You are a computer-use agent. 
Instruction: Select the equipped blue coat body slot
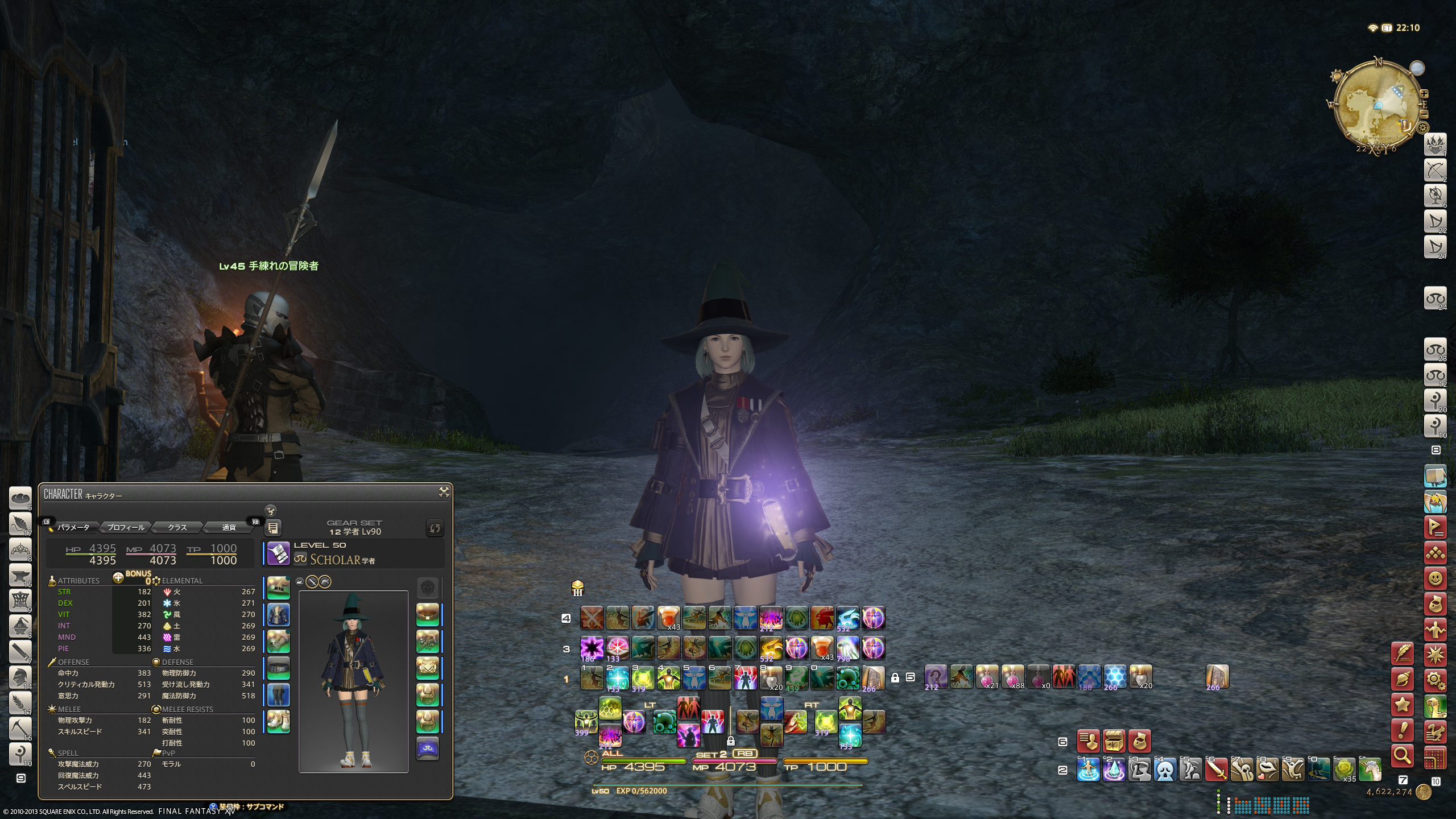pos(279,615)
